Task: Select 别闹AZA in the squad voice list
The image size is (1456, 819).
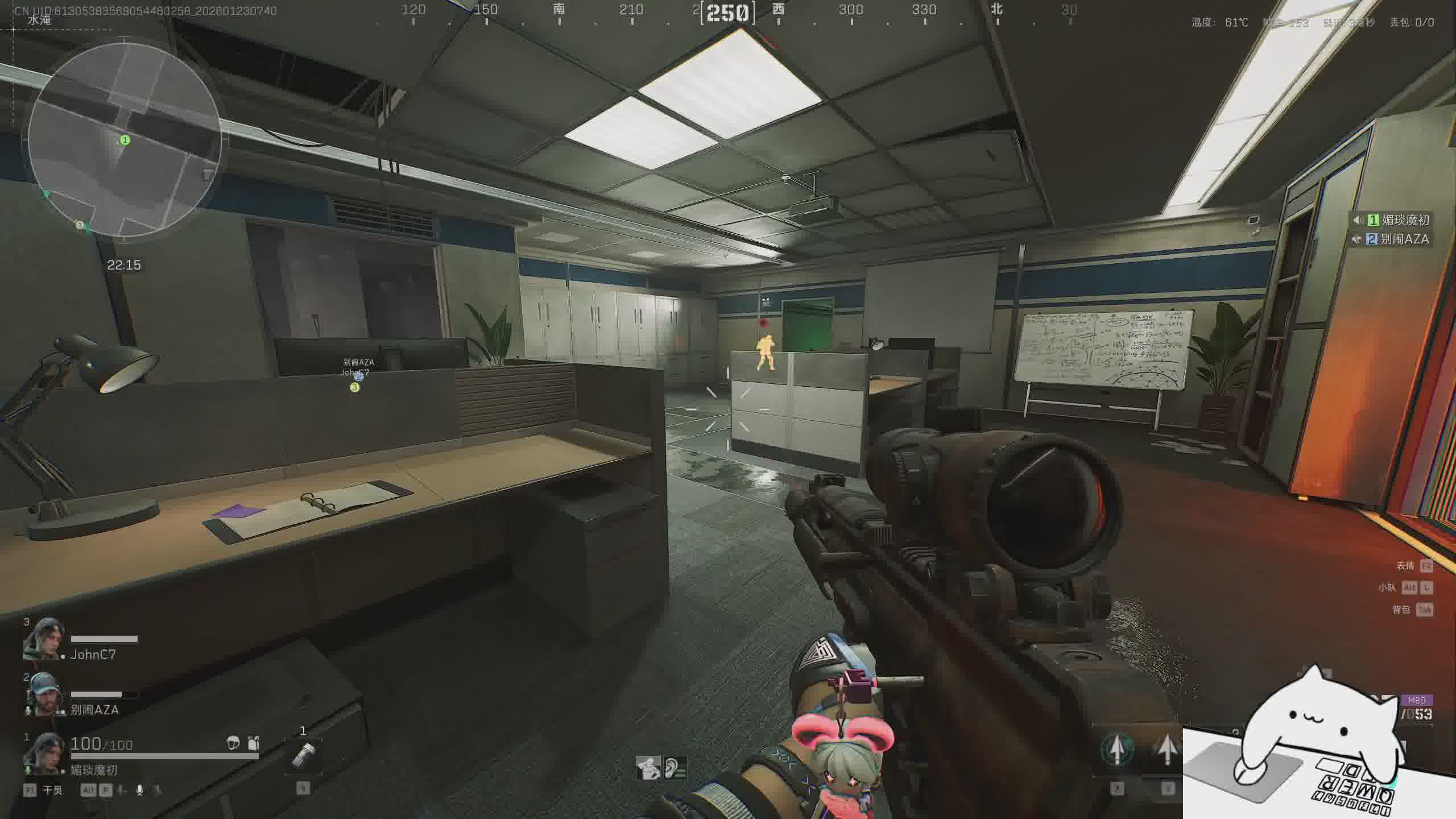Action: (x=1404, y=239)
